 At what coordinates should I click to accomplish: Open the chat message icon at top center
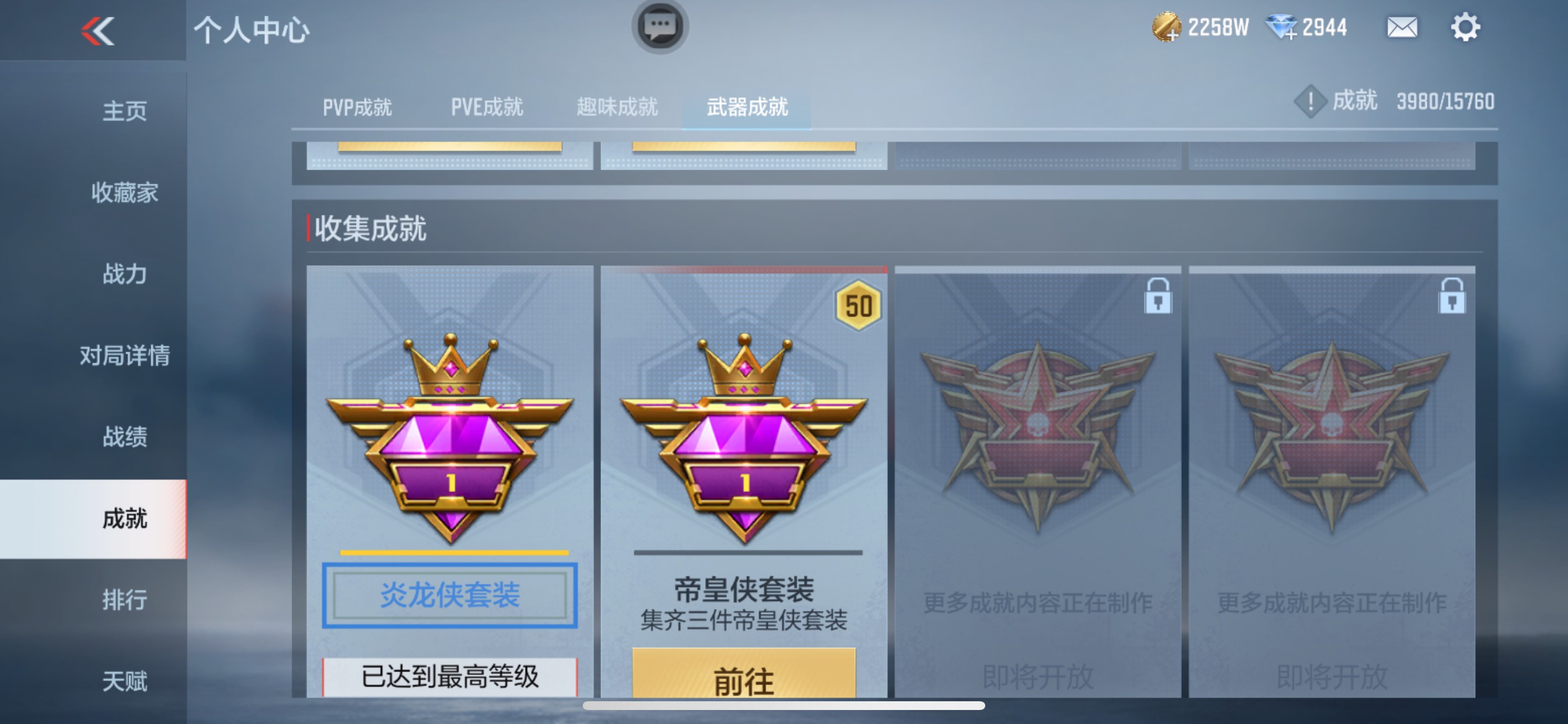coord(659,27)
